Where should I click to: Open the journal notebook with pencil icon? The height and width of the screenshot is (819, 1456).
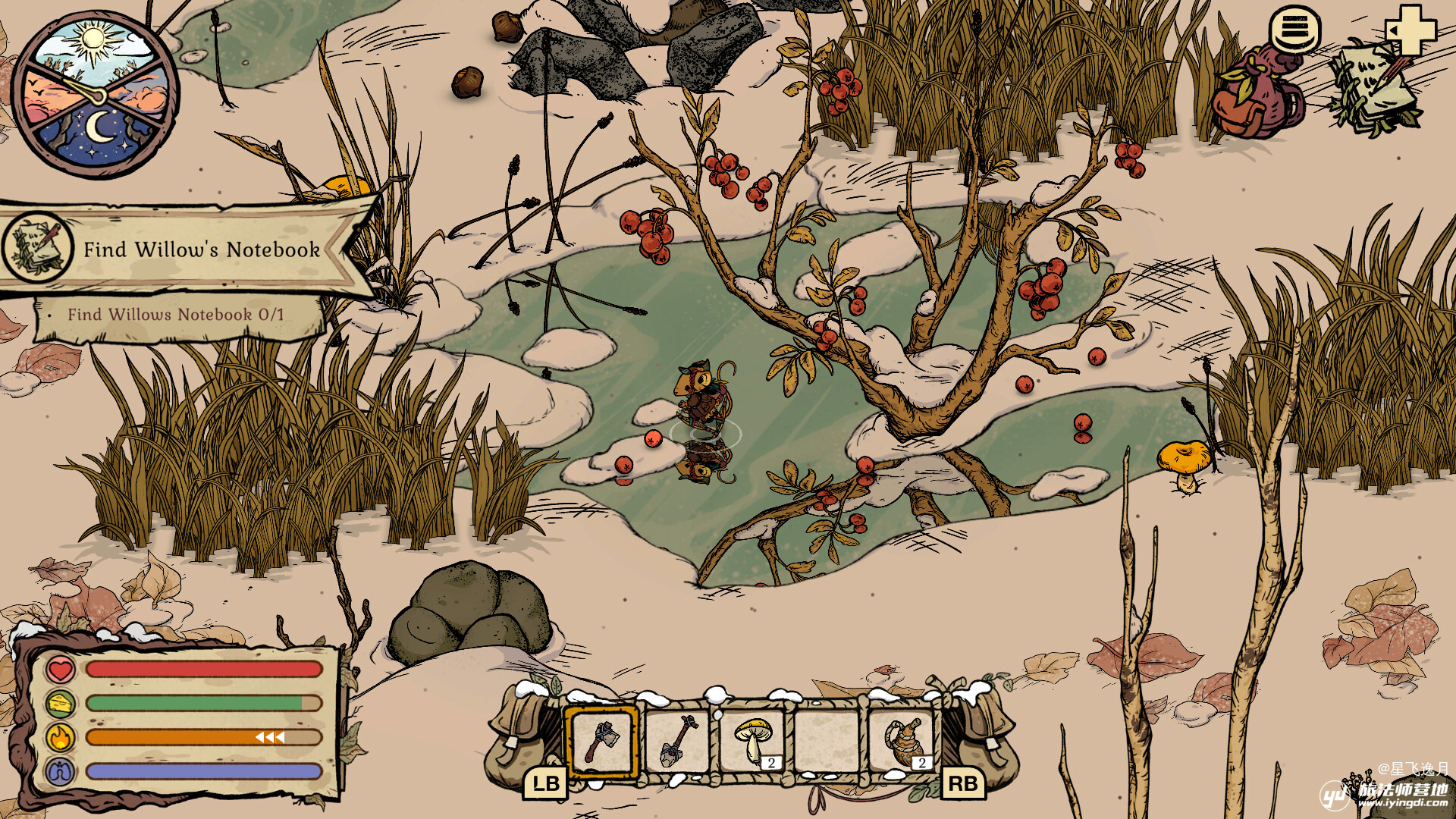tap(1376, 91)
